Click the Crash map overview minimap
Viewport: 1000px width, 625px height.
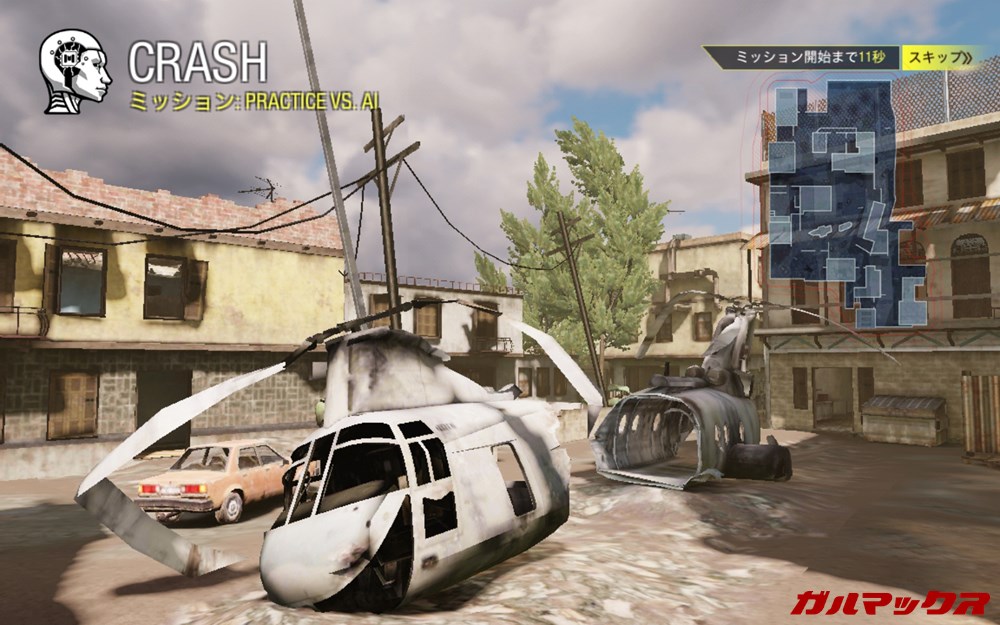[x=847, y=203]
